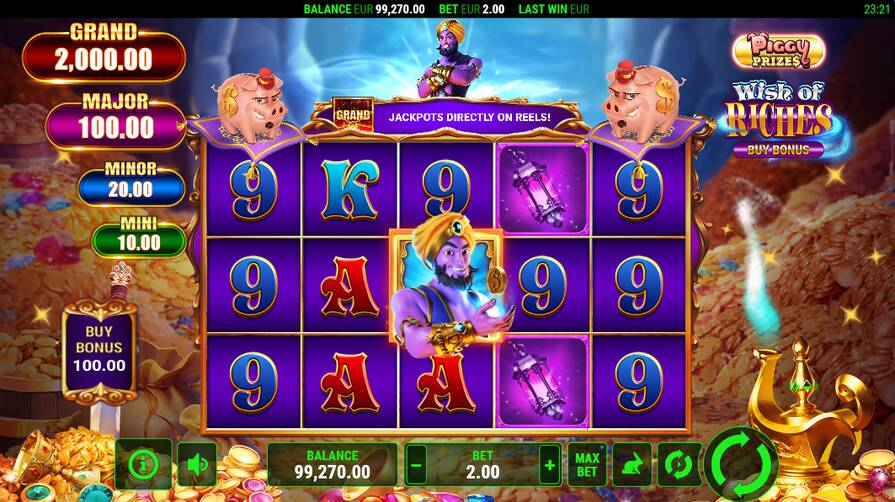Increase the bet with the plus button
The image size is (895, 502).
click(549, 464)
